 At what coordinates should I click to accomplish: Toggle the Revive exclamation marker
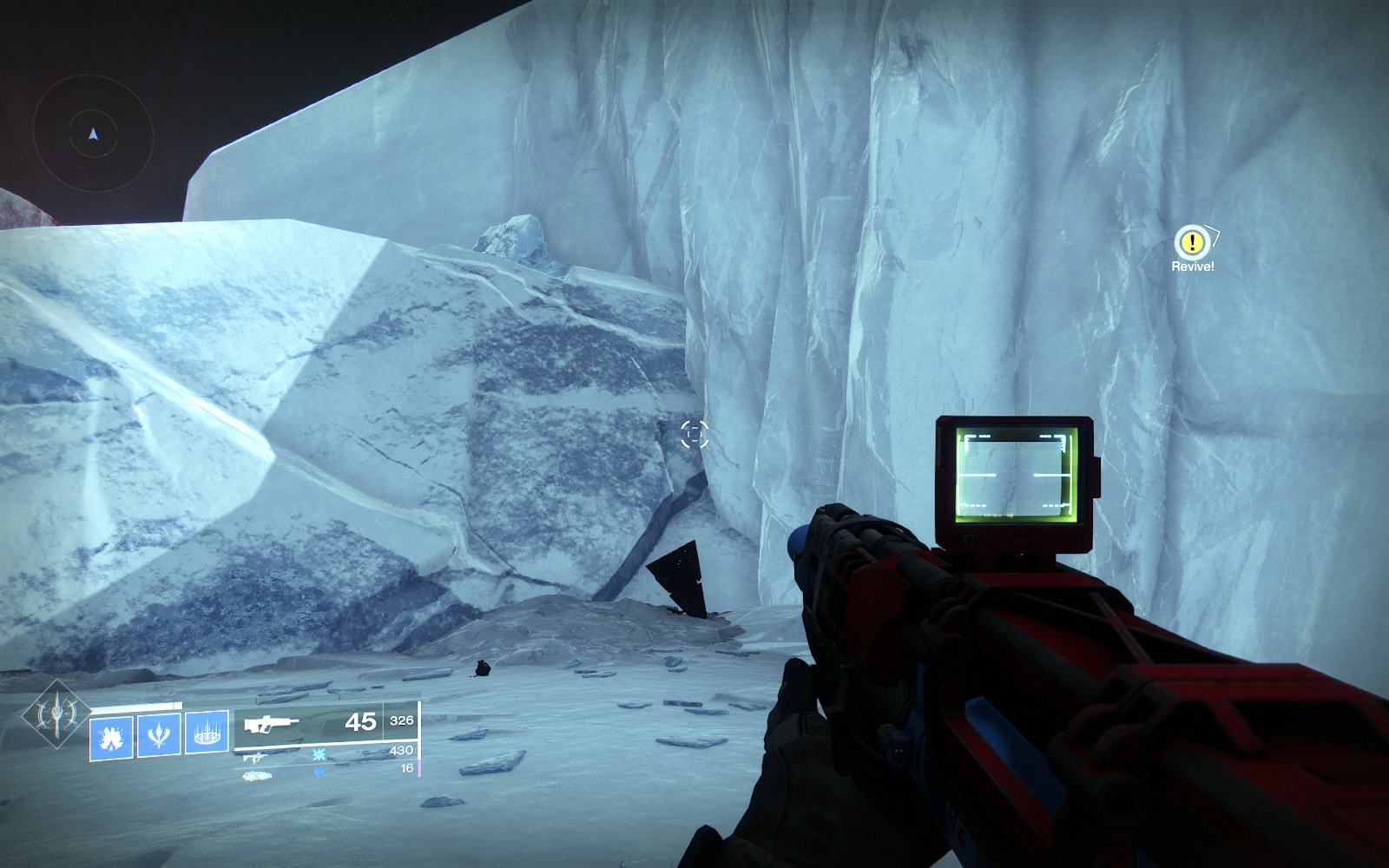[1192, 243]
